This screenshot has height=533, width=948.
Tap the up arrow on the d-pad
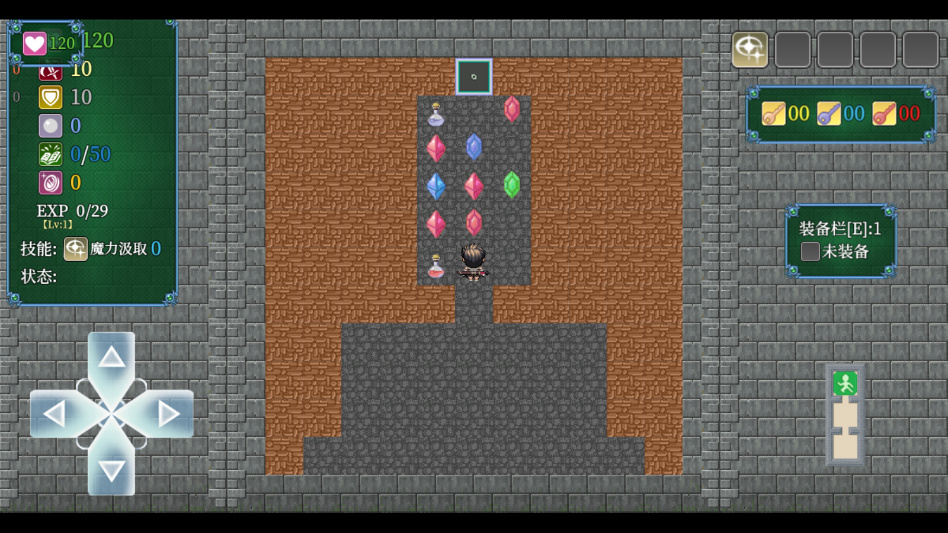[x=111, y=358]
